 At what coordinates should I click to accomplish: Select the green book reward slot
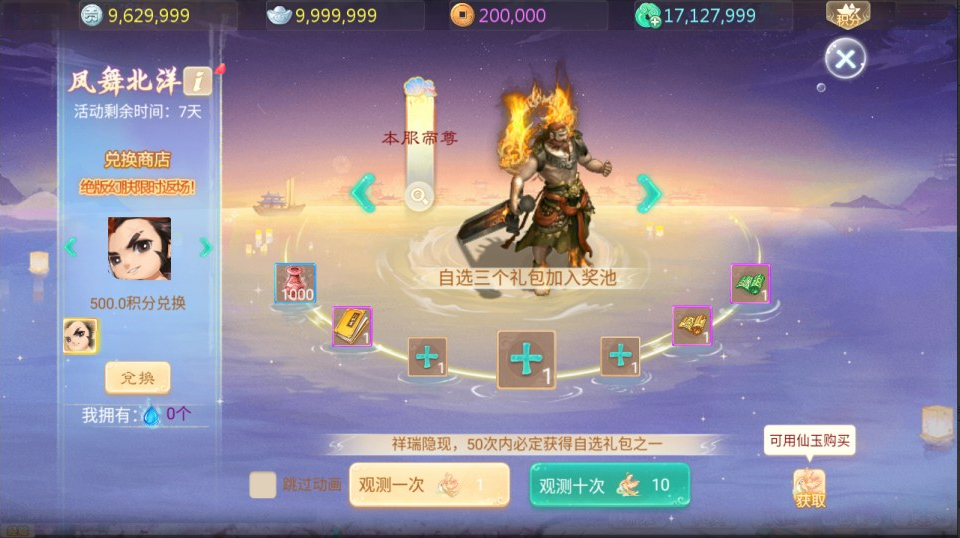tap(750, 283)
